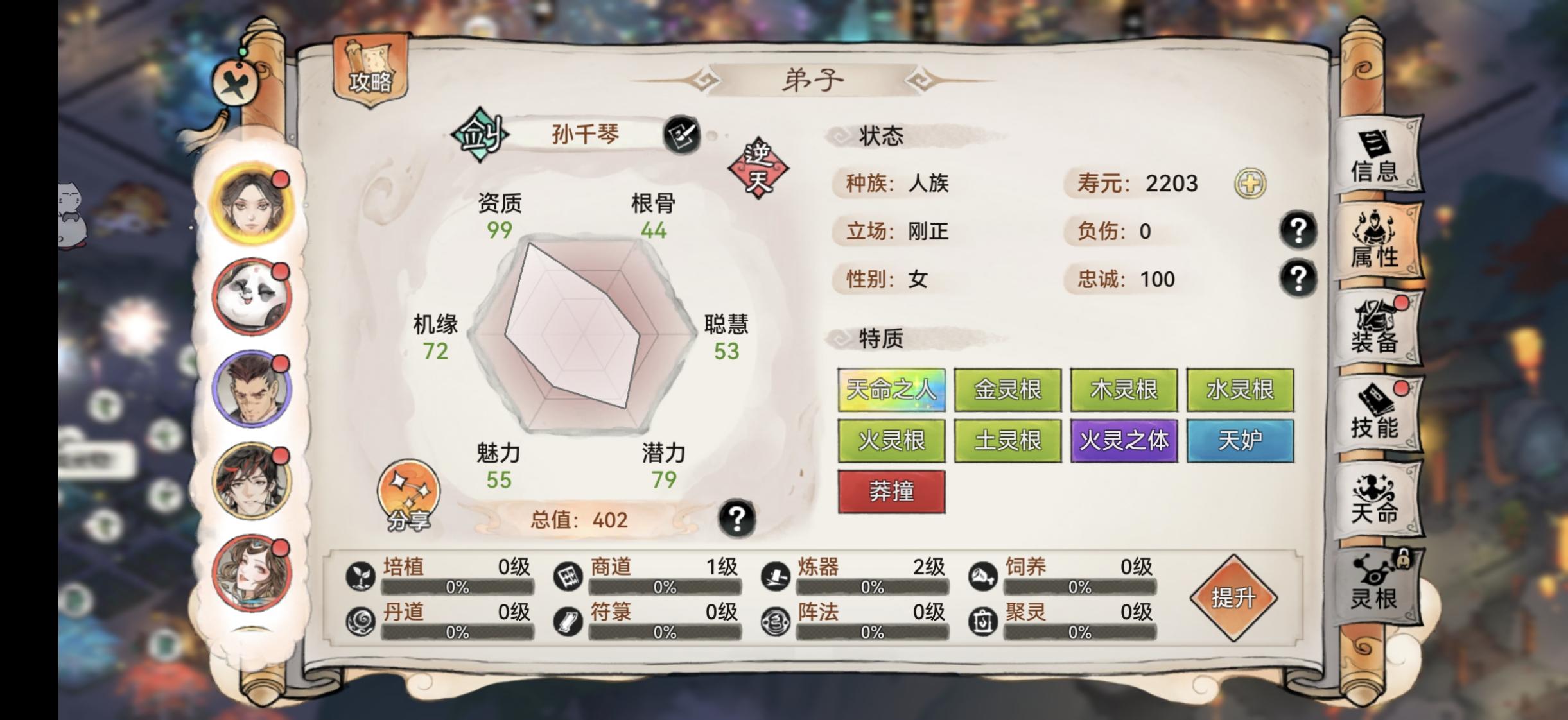Click the 商道 level progress bar
The width and height of the screenshot is (1568, 720).
point(666,586)
